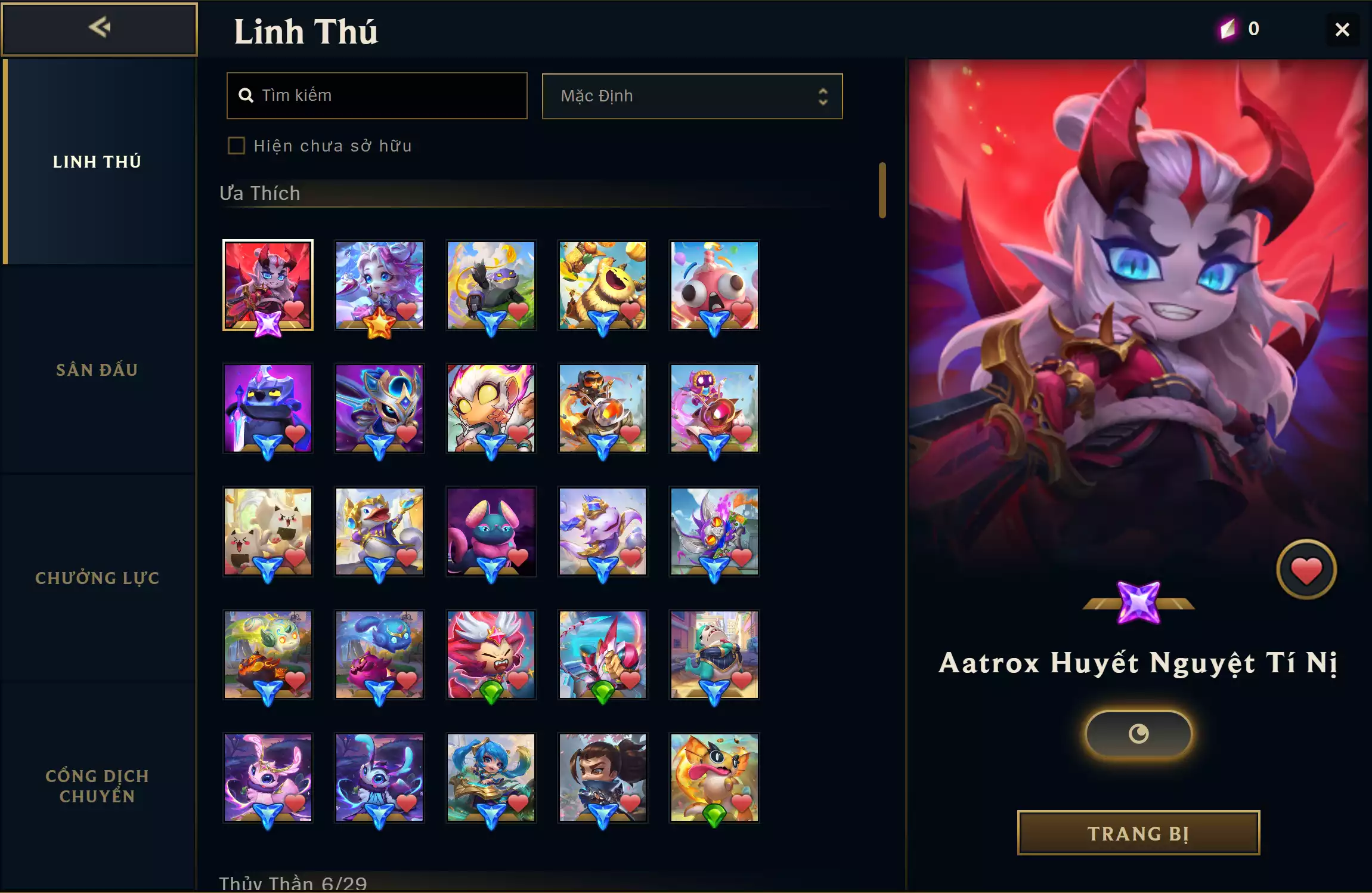
Task: Click the crescent moon variant icon under the pet name
Action: coord(1137,733)
